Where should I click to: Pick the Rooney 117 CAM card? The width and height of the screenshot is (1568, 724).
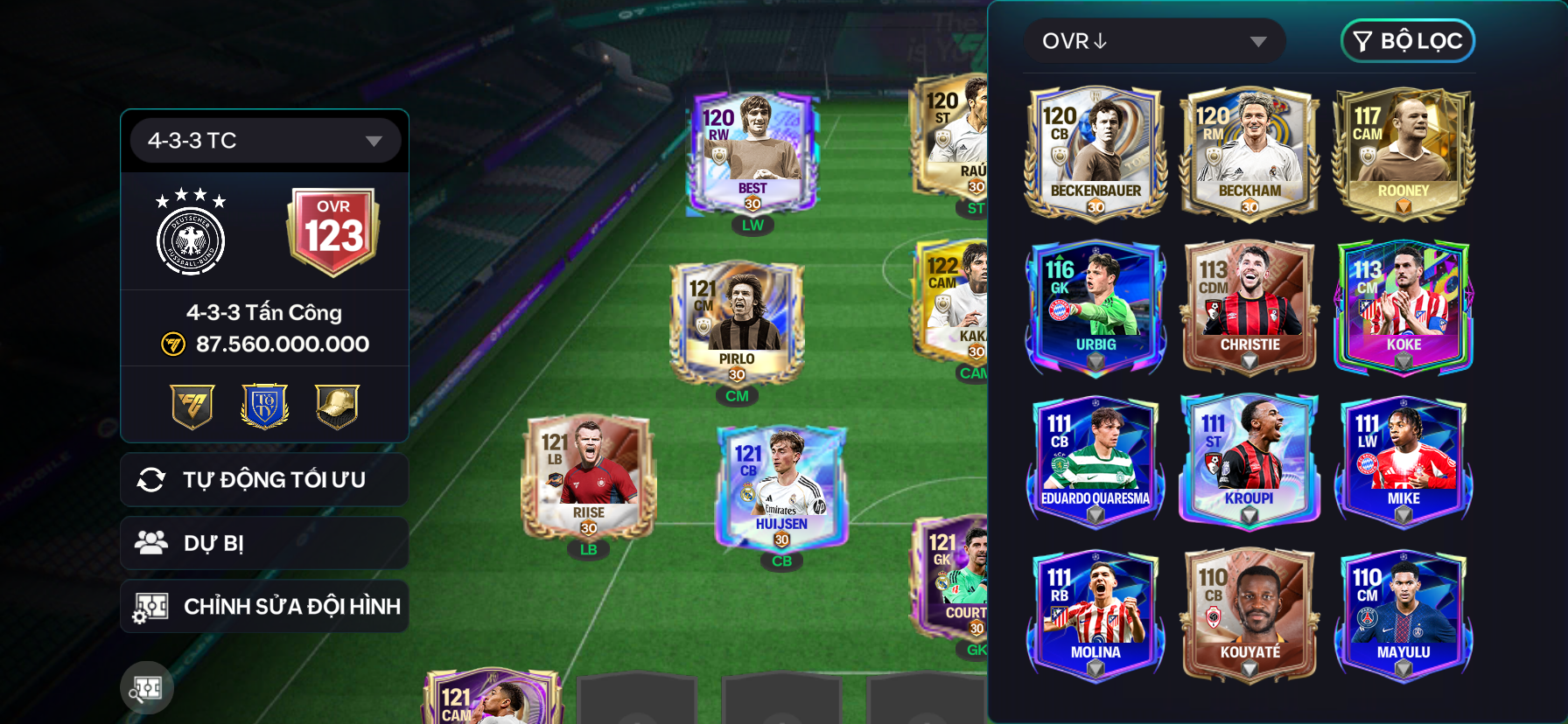[x=1403, y=153]
